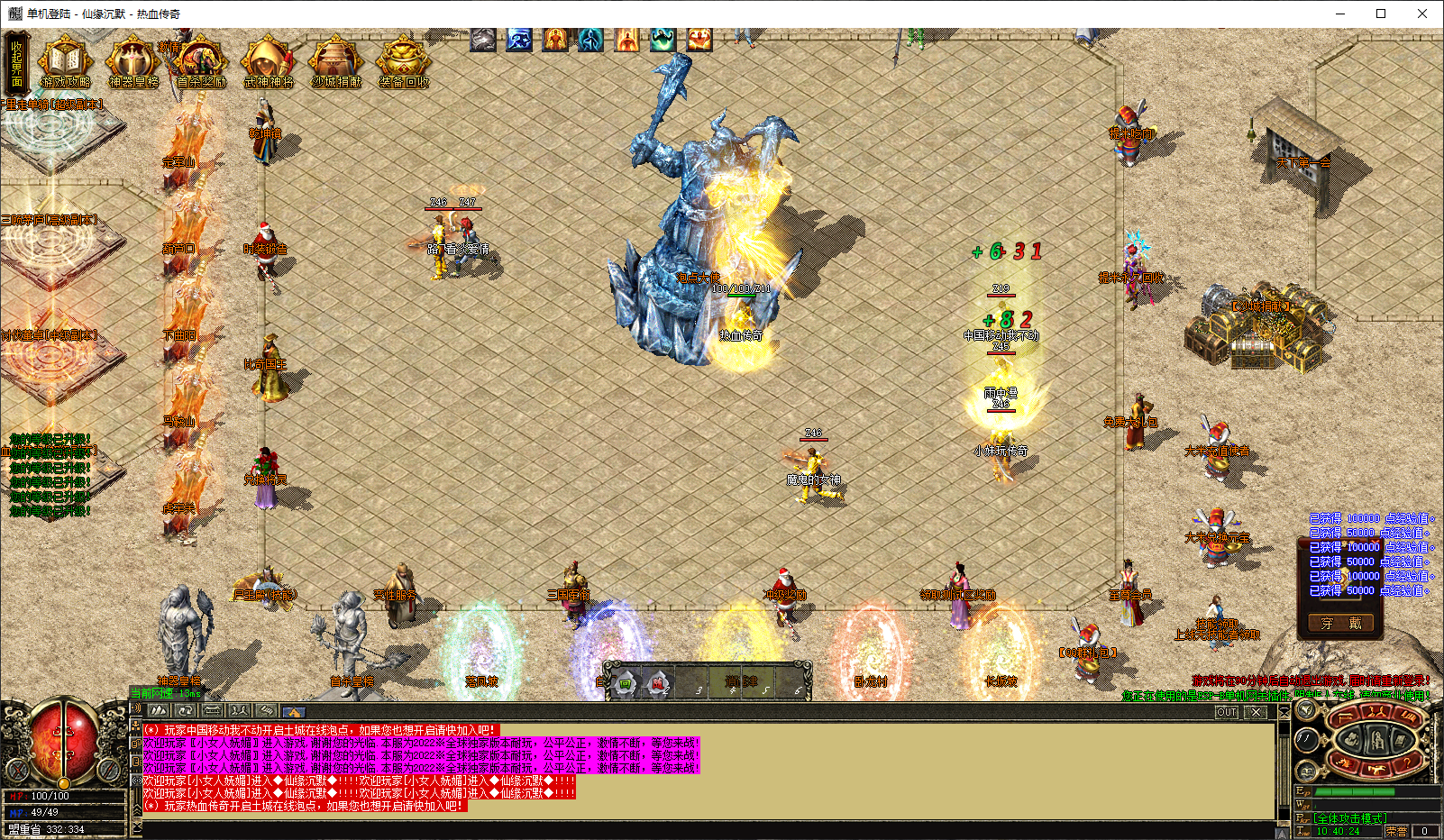The width and height of the screenshot is (1444, 840).
Task: Click the OUT button on chat bar
Action: pos(1227,712)
